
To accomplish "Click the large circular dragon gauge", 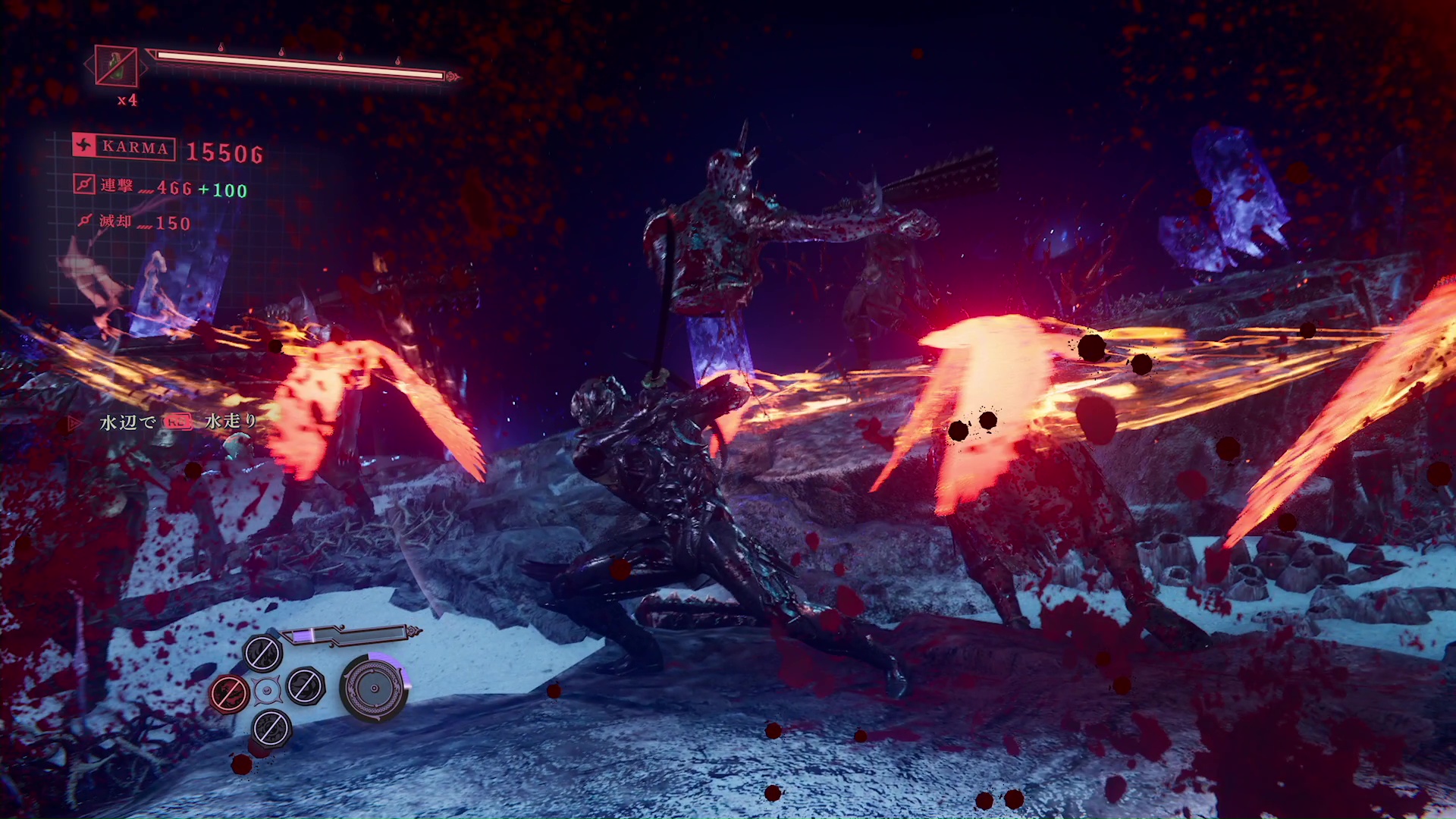I will point(374,688).
